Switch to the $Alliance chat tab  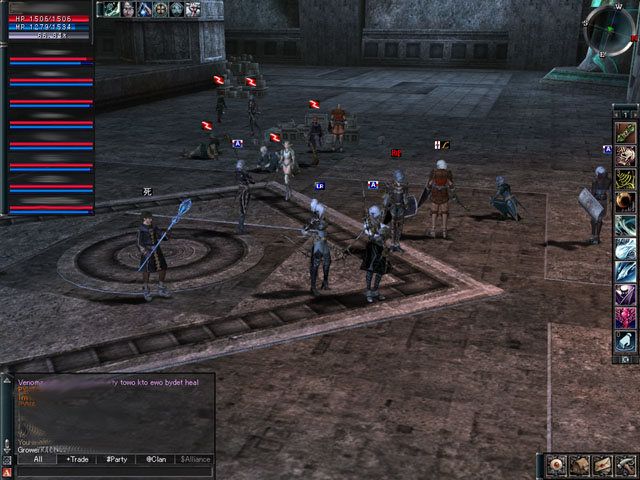[195, 459]
